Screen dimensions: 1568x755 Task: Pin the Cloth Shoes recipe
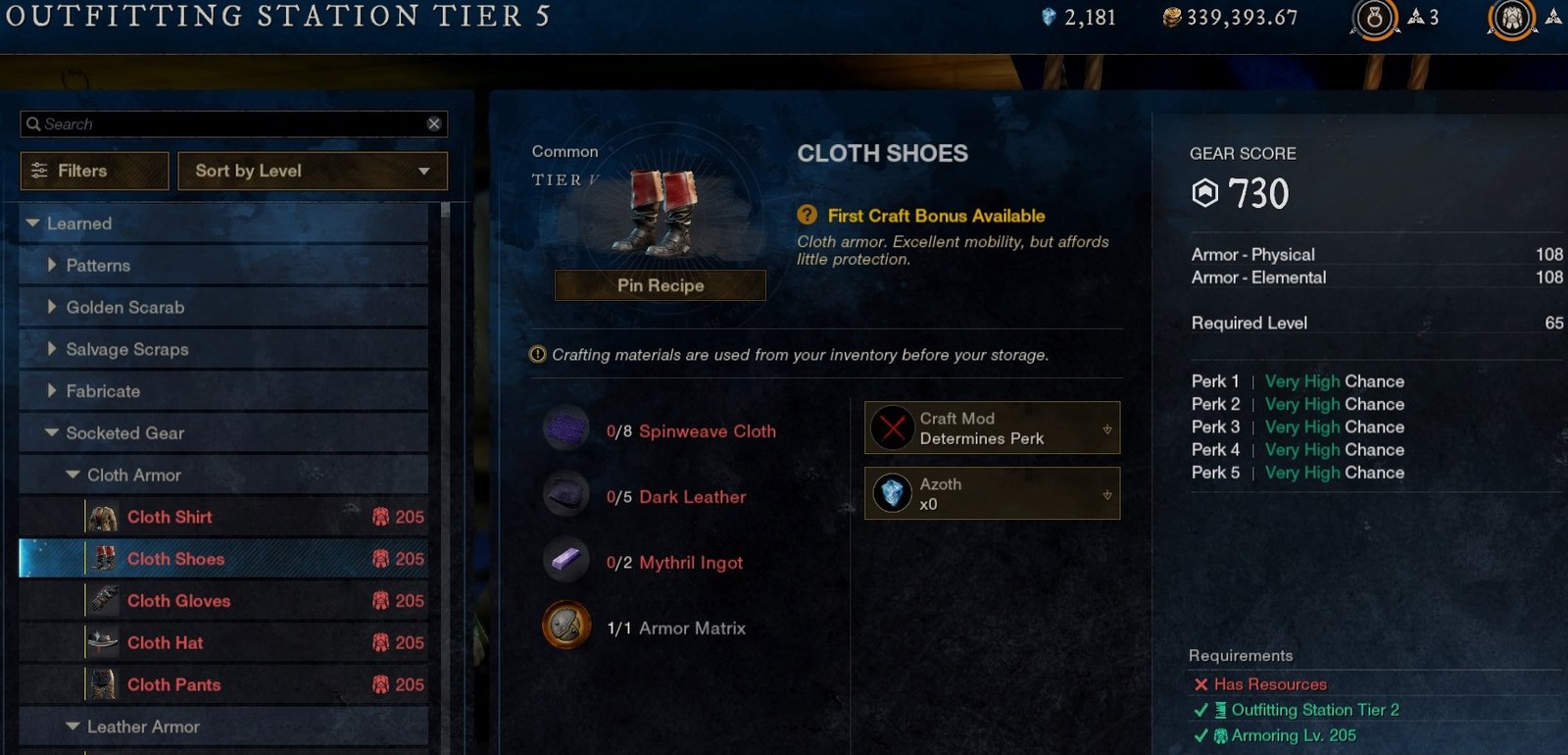(x=660, y=285)
